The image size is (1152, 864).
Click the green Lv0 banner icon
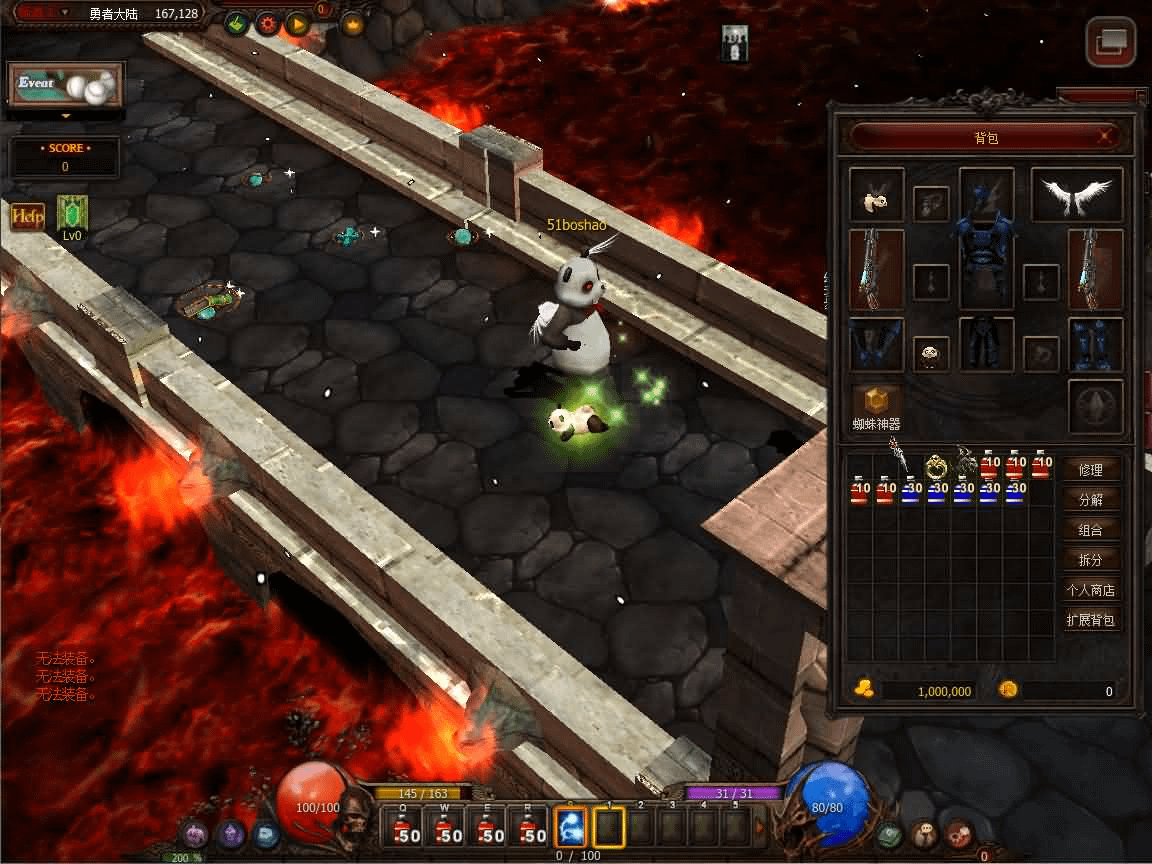pos(72,213)
